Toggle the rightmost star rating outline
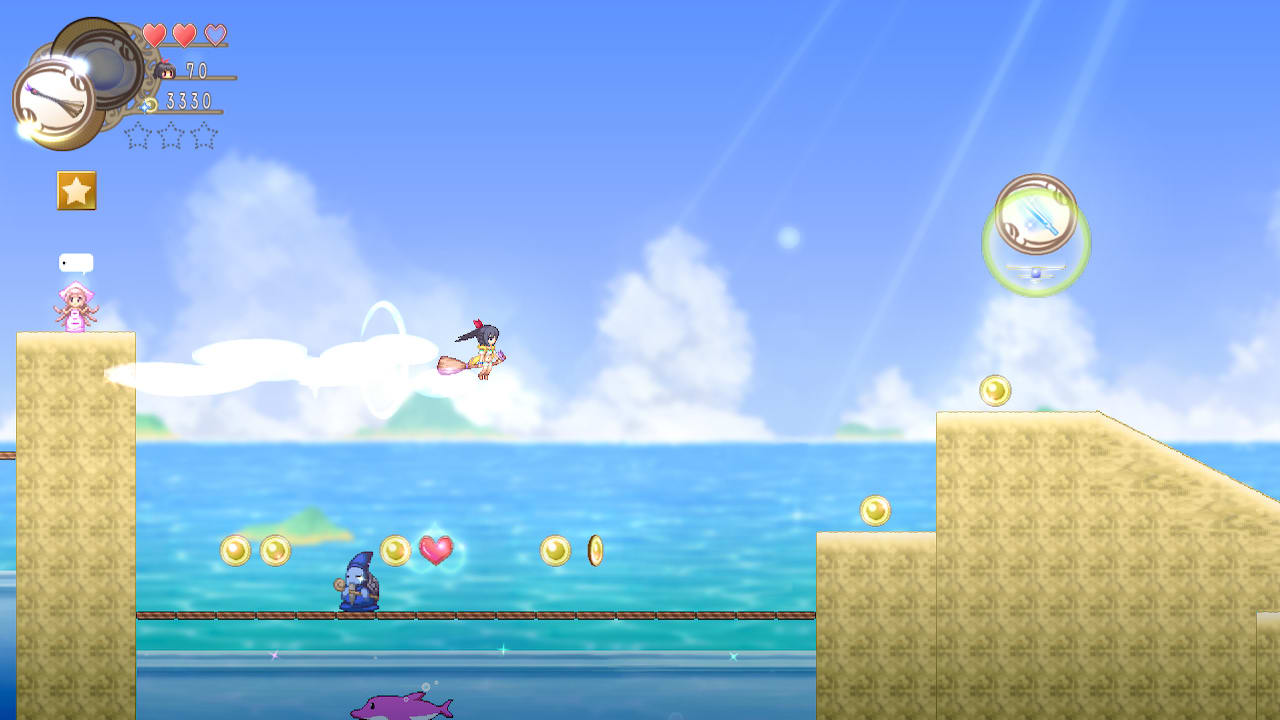 [x=203, y=137]
